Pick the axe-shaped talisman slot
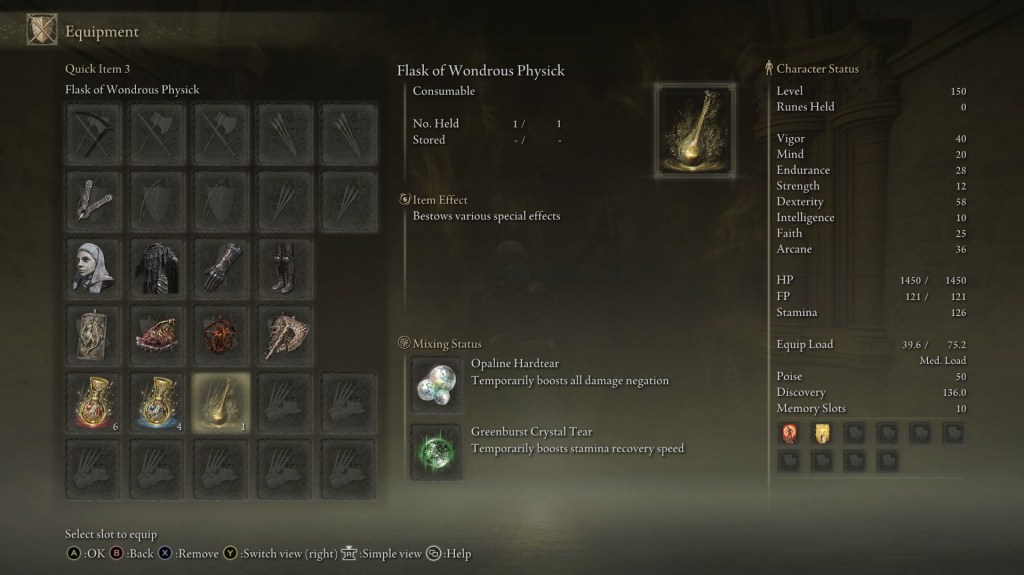Image resolution: width=1024 pixels, height=575 pixels. click(283, 333)
